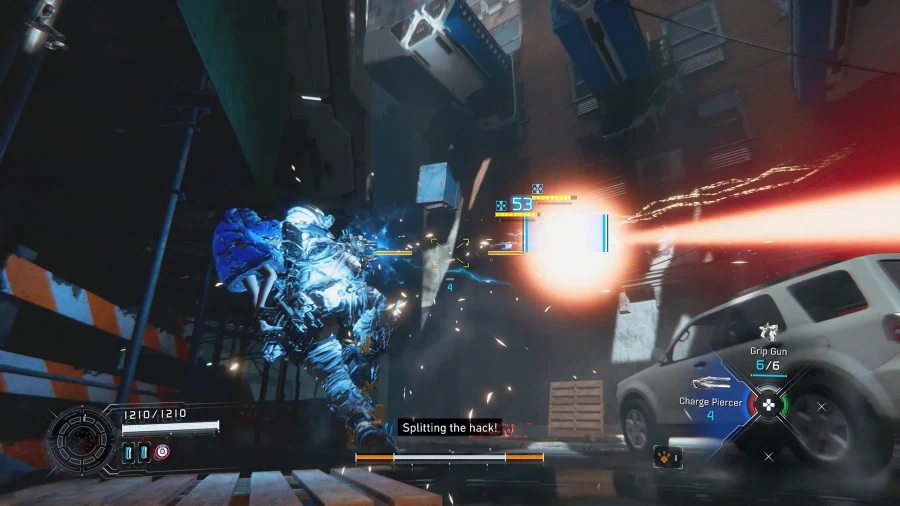This screenshot has height=506, width=900.
Task: Select the Grip Gun weapon slot
Action: point(768,358)
